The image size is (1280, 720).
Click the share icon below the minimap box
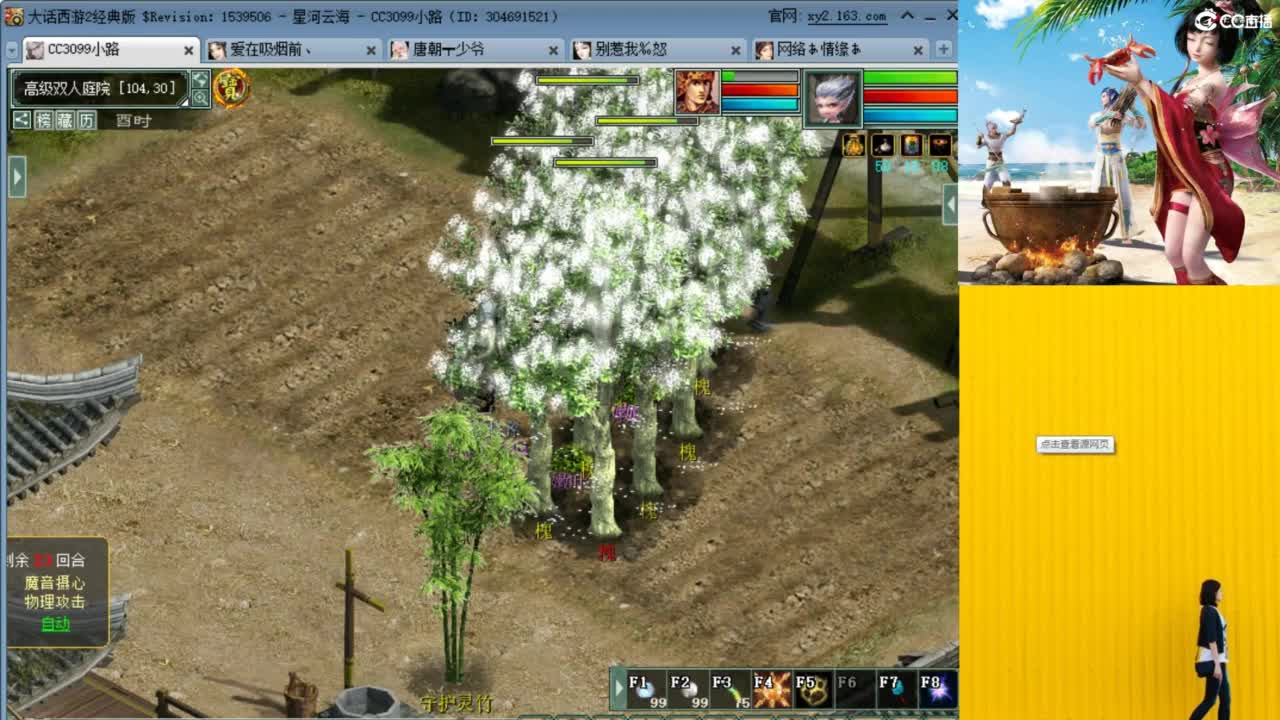[x=22, y=120]
